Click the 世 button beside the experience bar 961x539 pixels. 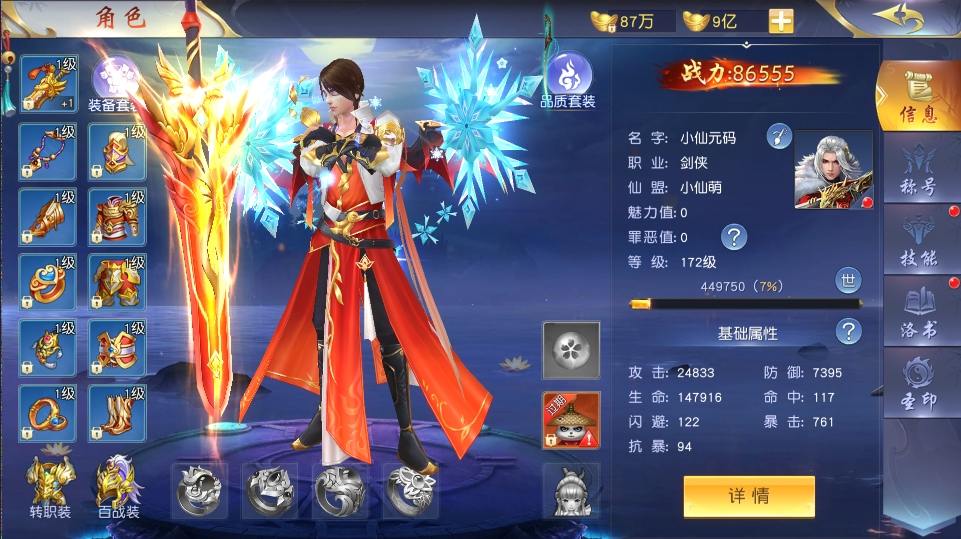click(847, 280)
